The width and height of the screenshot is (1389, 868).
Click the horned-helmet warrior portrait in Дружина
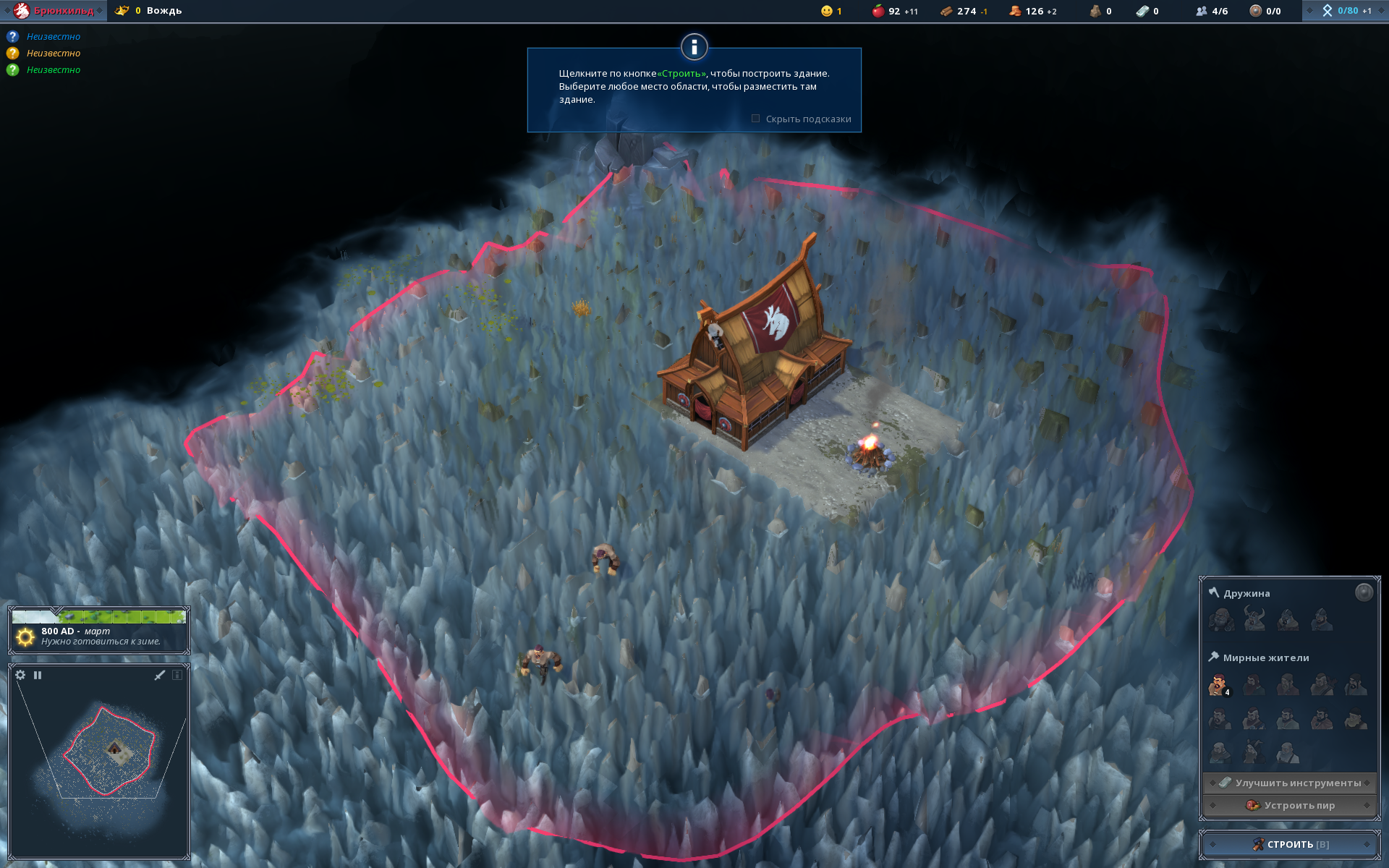1254,619
